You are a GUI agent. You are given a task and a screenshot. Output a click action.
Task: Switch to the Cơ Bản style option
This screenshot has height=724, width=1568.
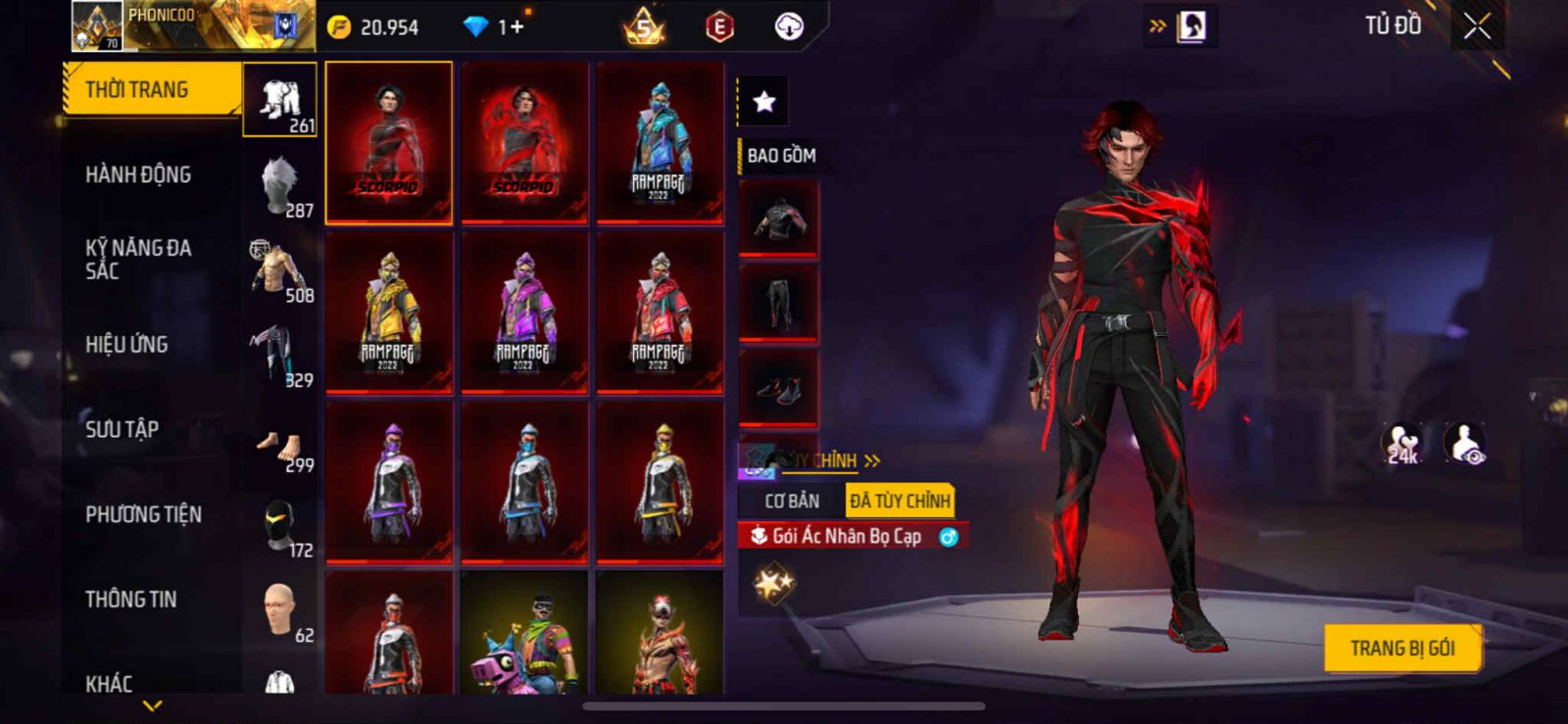792,502
